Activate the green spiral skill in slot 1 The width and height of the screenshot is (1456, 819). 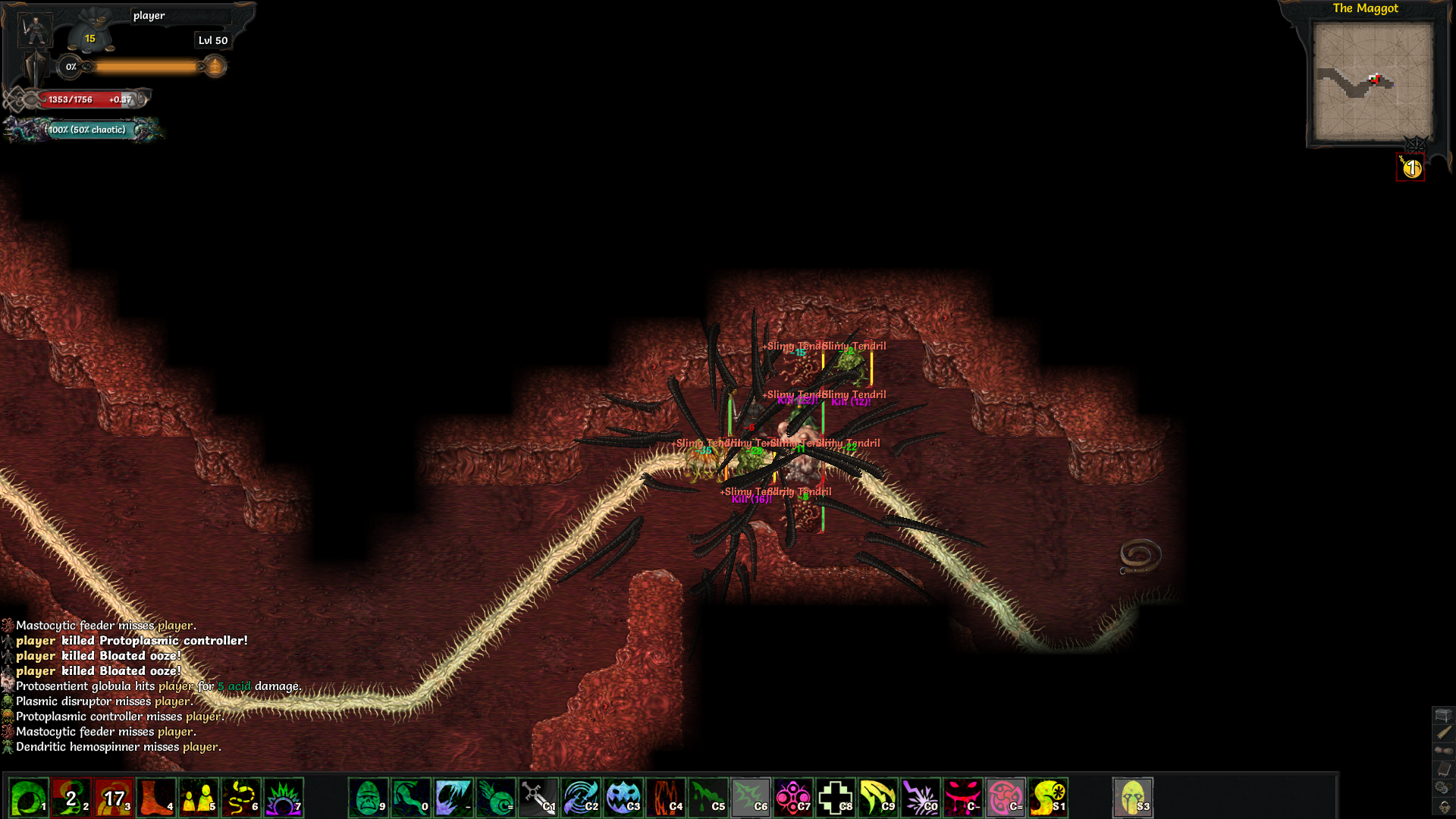pyautogui.click(x=29, y=799)
